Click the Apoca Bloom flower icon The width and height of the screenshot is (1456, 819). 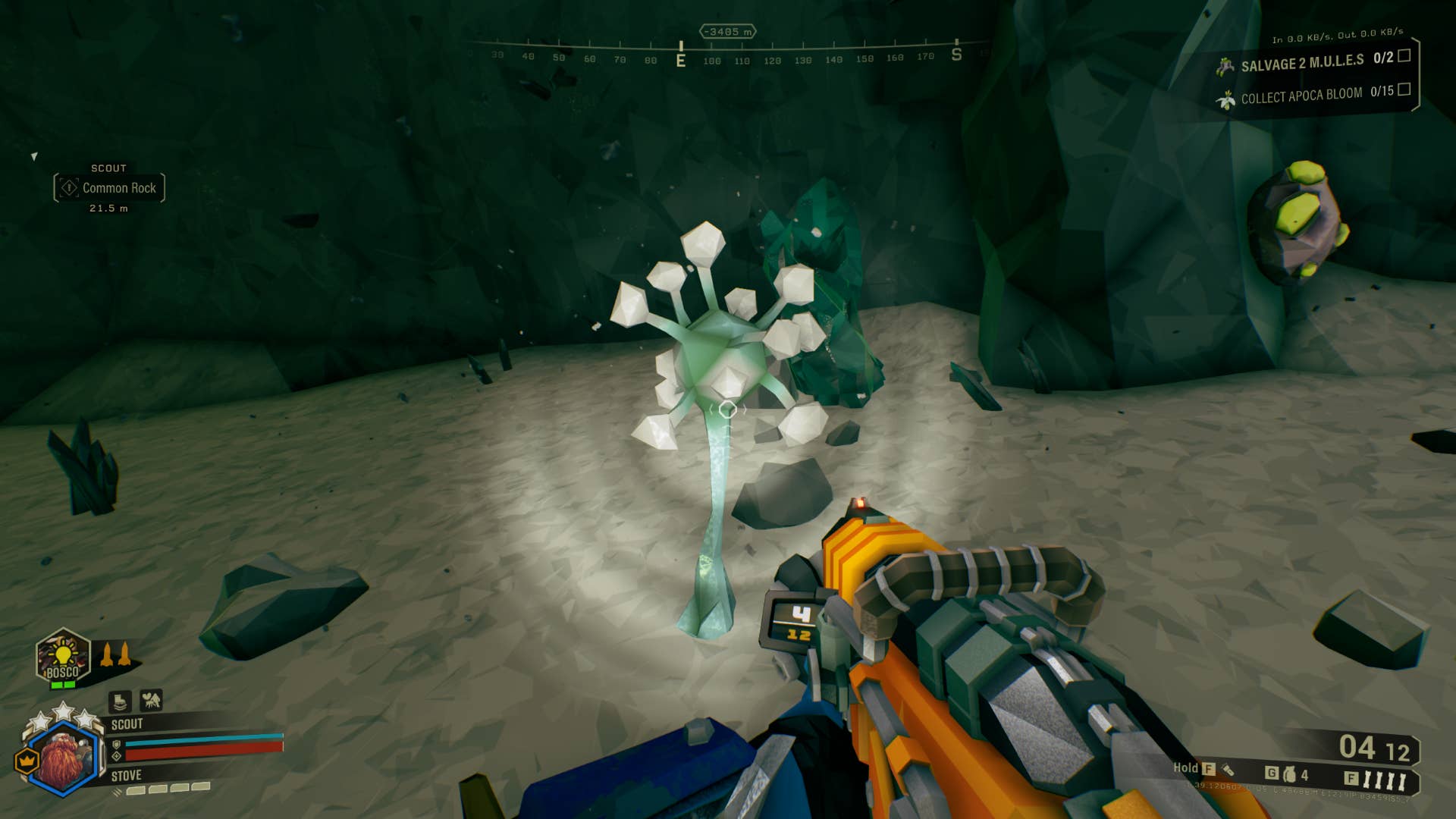tap(1226, 99)
